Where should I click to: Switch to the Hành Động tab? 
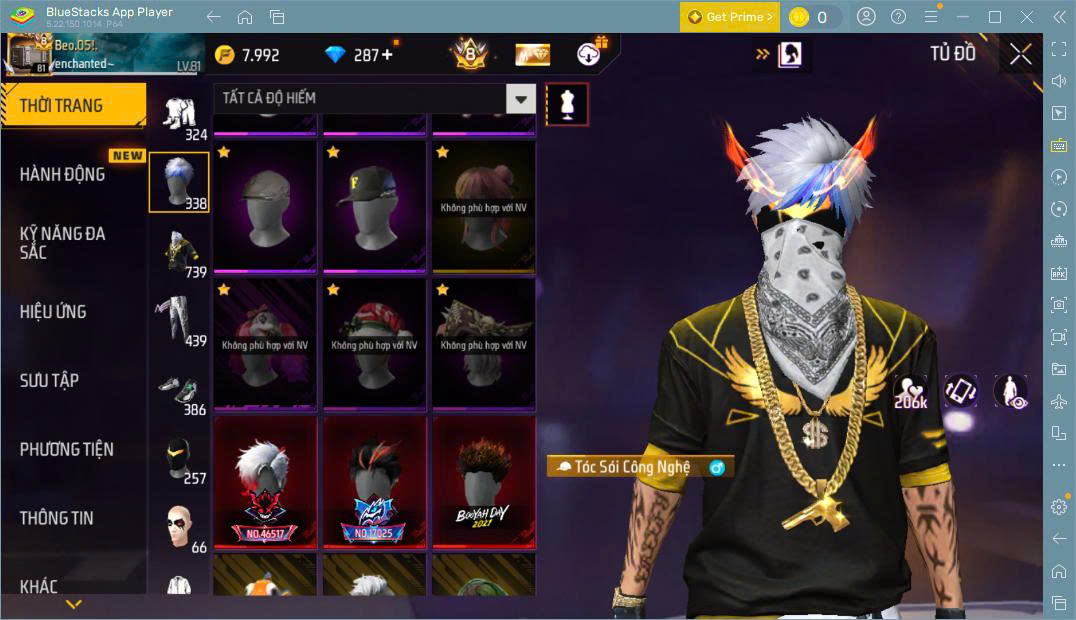tap(62, 174)
